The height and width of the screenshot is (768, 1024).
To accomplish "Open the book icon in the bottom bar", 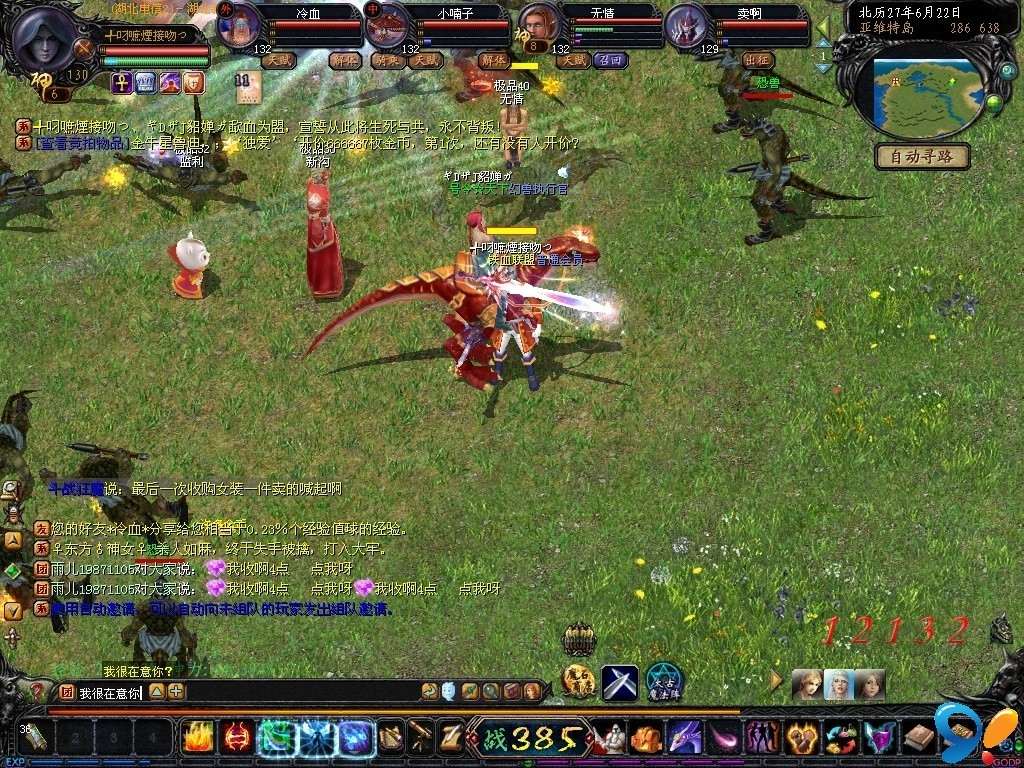I will point(920,739).
